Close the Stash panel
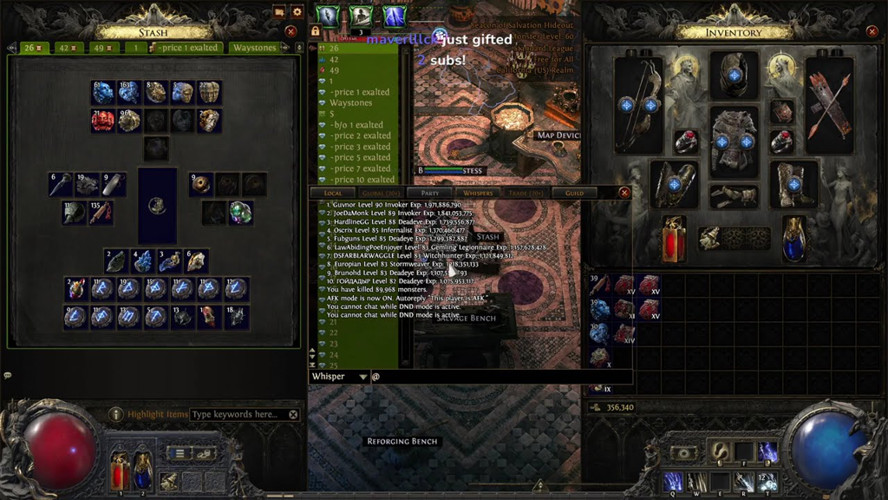Viewport: 888px width, 500px height. point(291,31)
